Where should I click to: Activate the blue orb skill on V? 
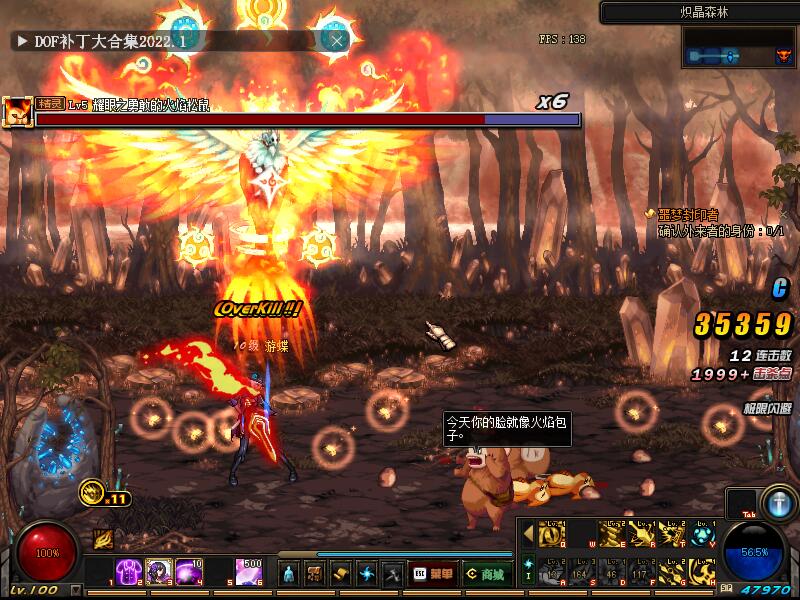[703, 535]
